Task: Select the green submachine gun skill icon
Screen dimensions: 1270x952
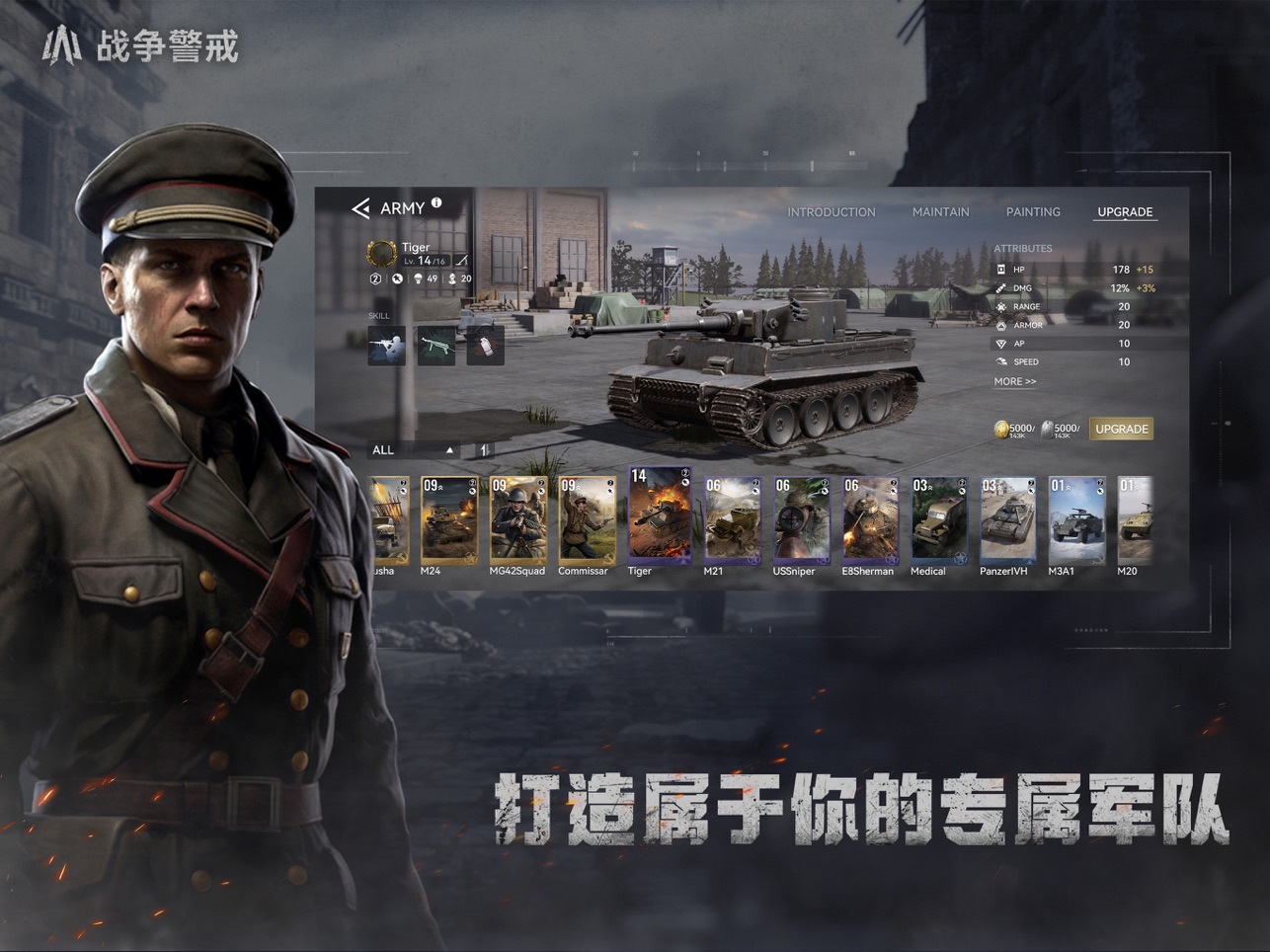Action: pos(437,345)
